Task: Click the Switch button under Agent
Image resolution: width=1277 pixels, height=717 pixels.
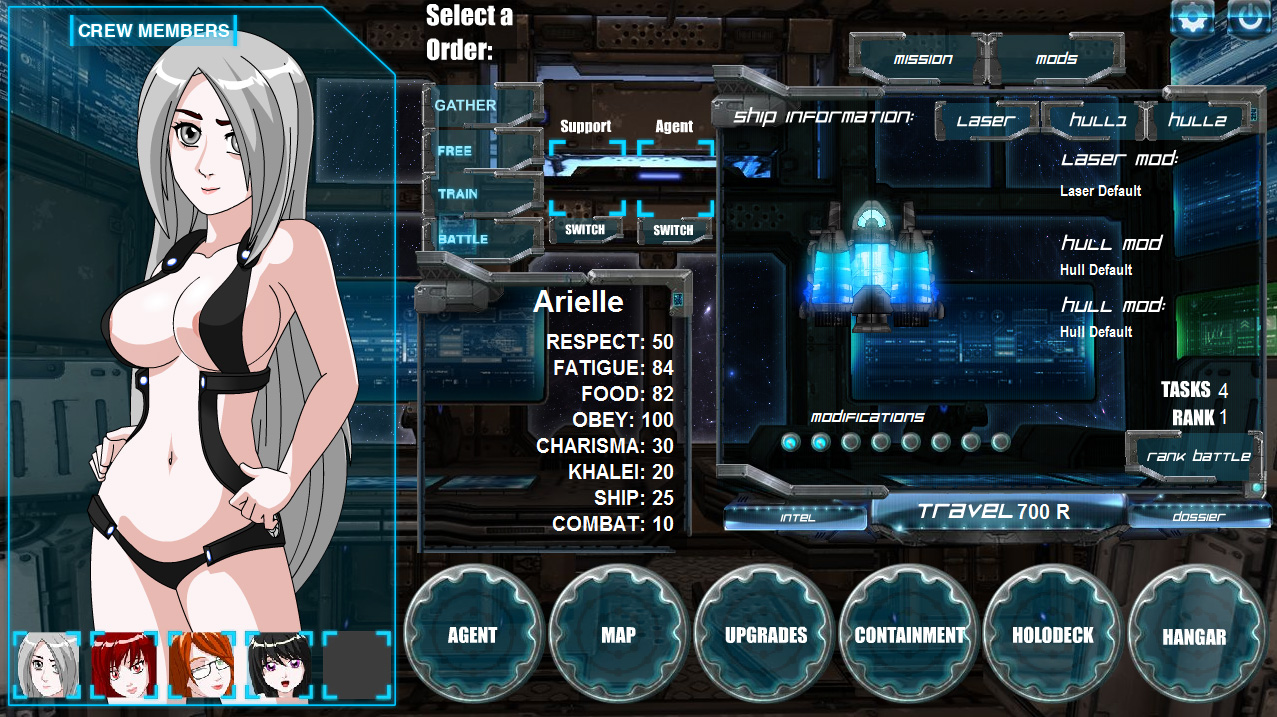Action: [x=673, y=230]
